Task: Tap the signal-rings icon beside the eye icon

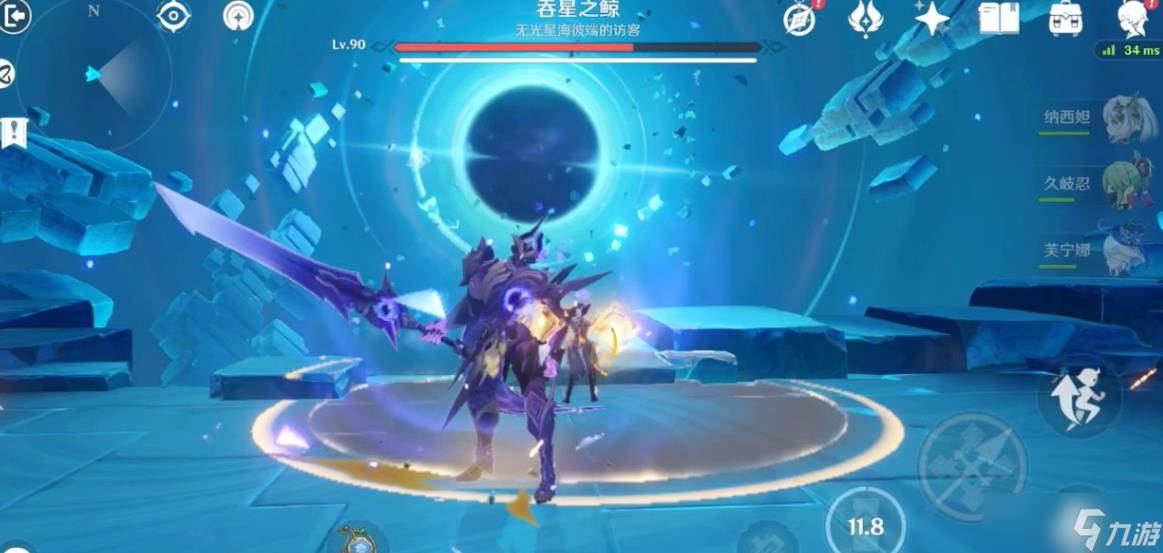Action: click(238, 15)
